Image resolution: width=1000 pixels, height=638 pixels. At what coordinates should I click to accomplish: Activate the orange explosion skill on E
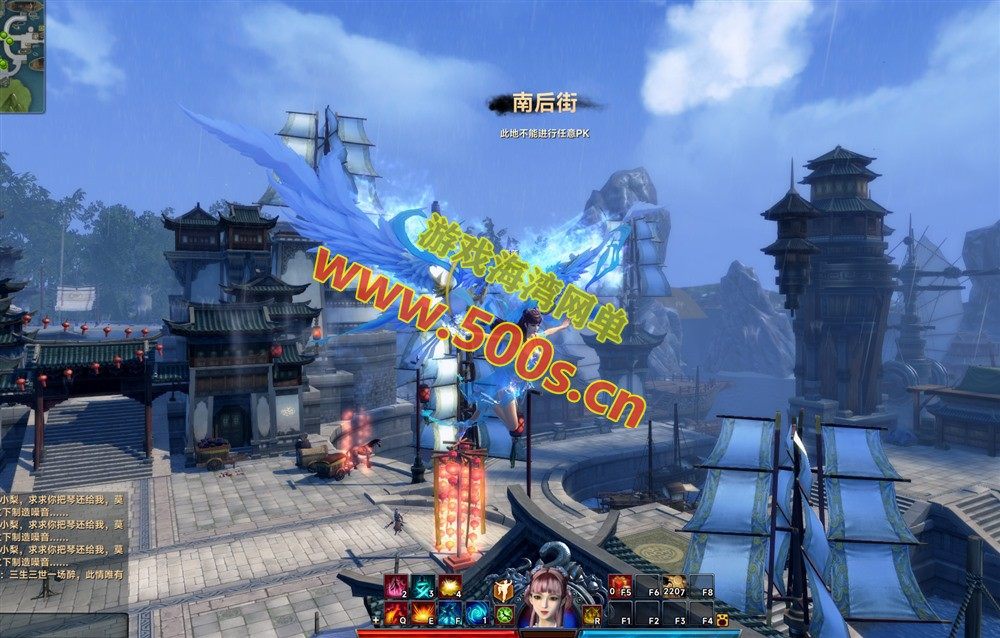point(422,614)
